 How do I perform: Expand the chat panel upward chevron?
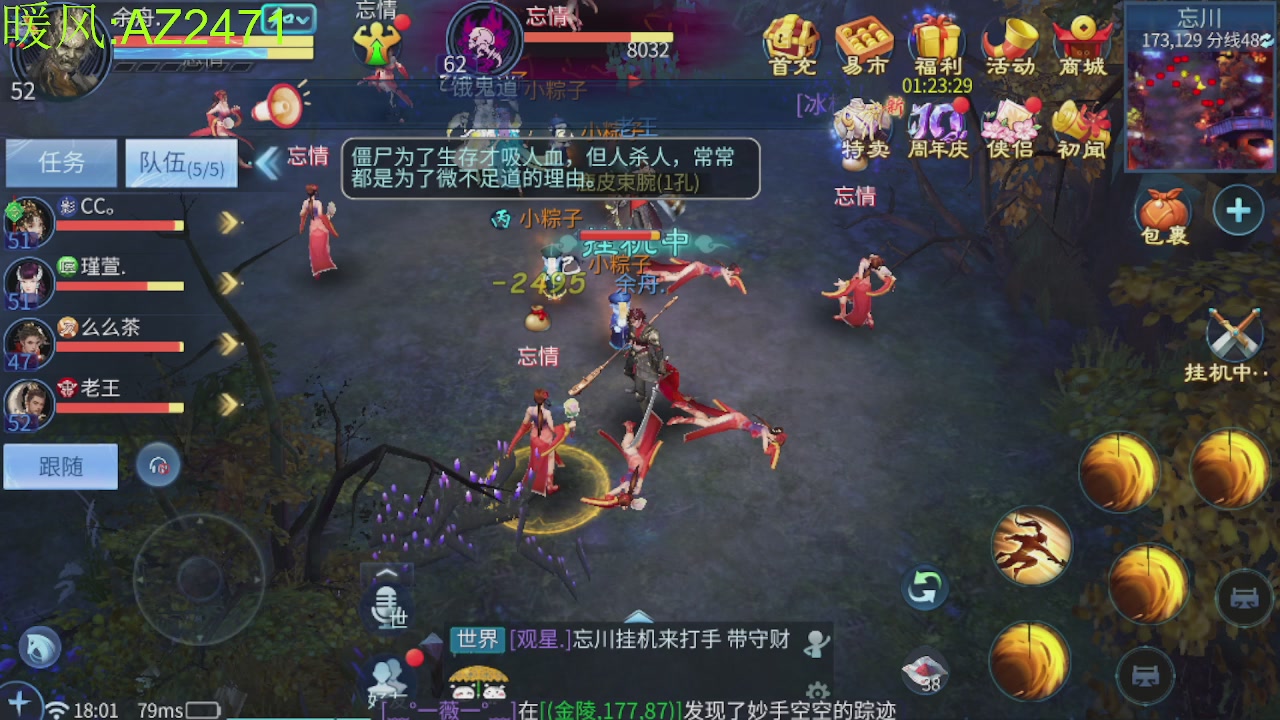click(638, 618)
